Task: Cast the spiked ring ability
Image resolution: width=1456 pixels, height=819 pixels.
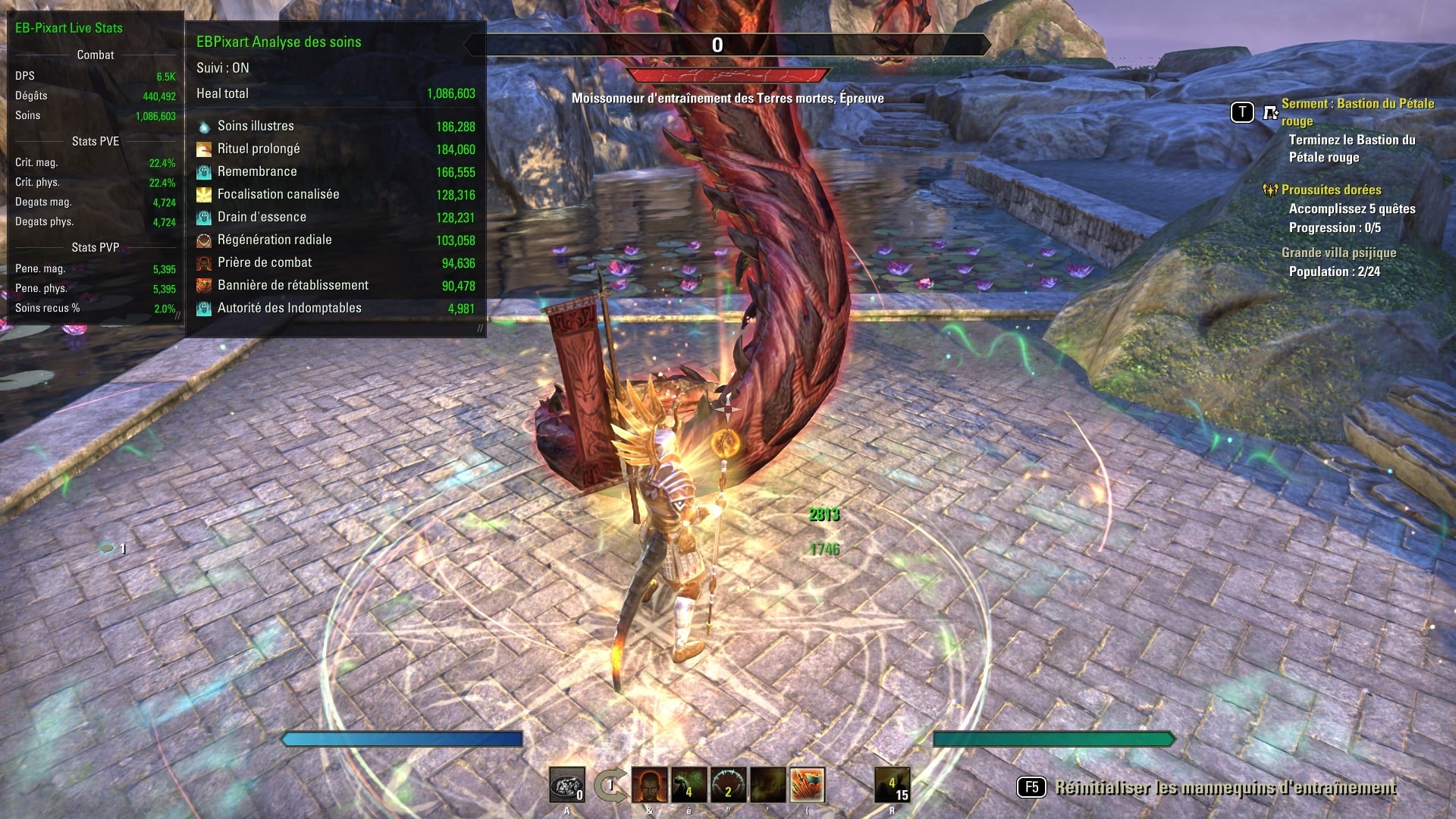Action: click(729, 785)
